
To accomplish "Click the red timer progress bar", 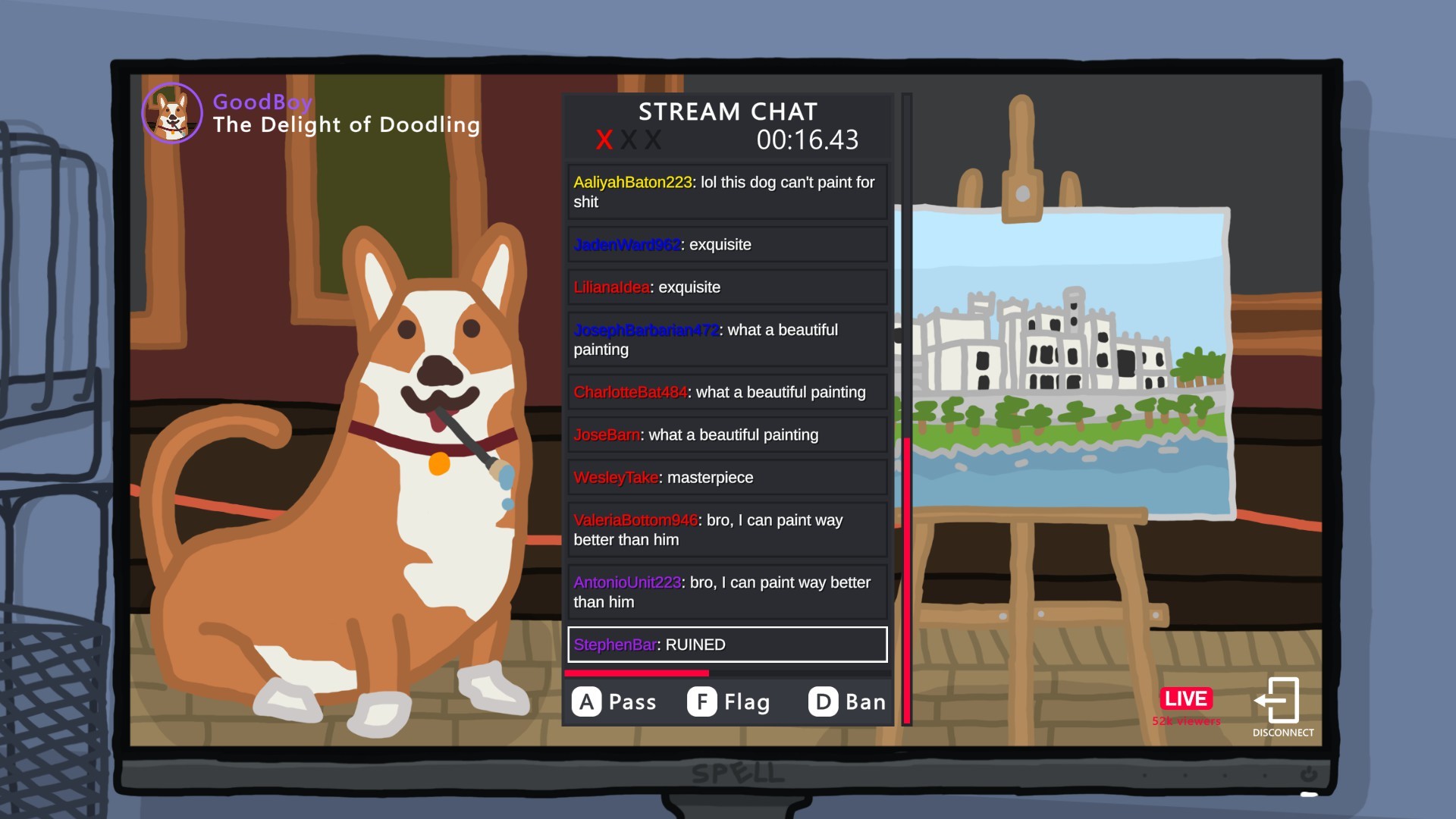I will tap(637, 672).
